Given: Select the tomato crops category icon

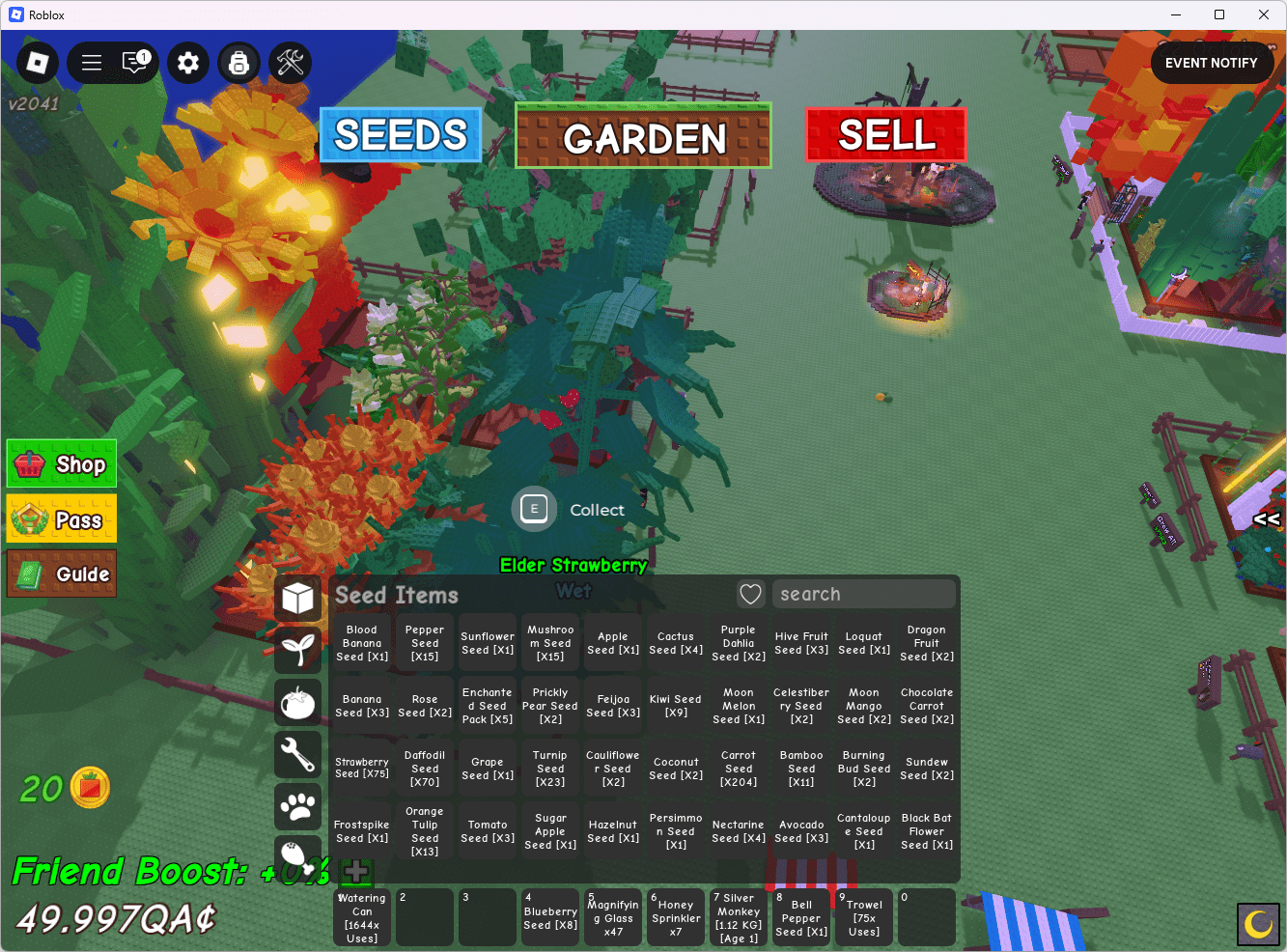Looking at the screenshot, I should [298, 700].
